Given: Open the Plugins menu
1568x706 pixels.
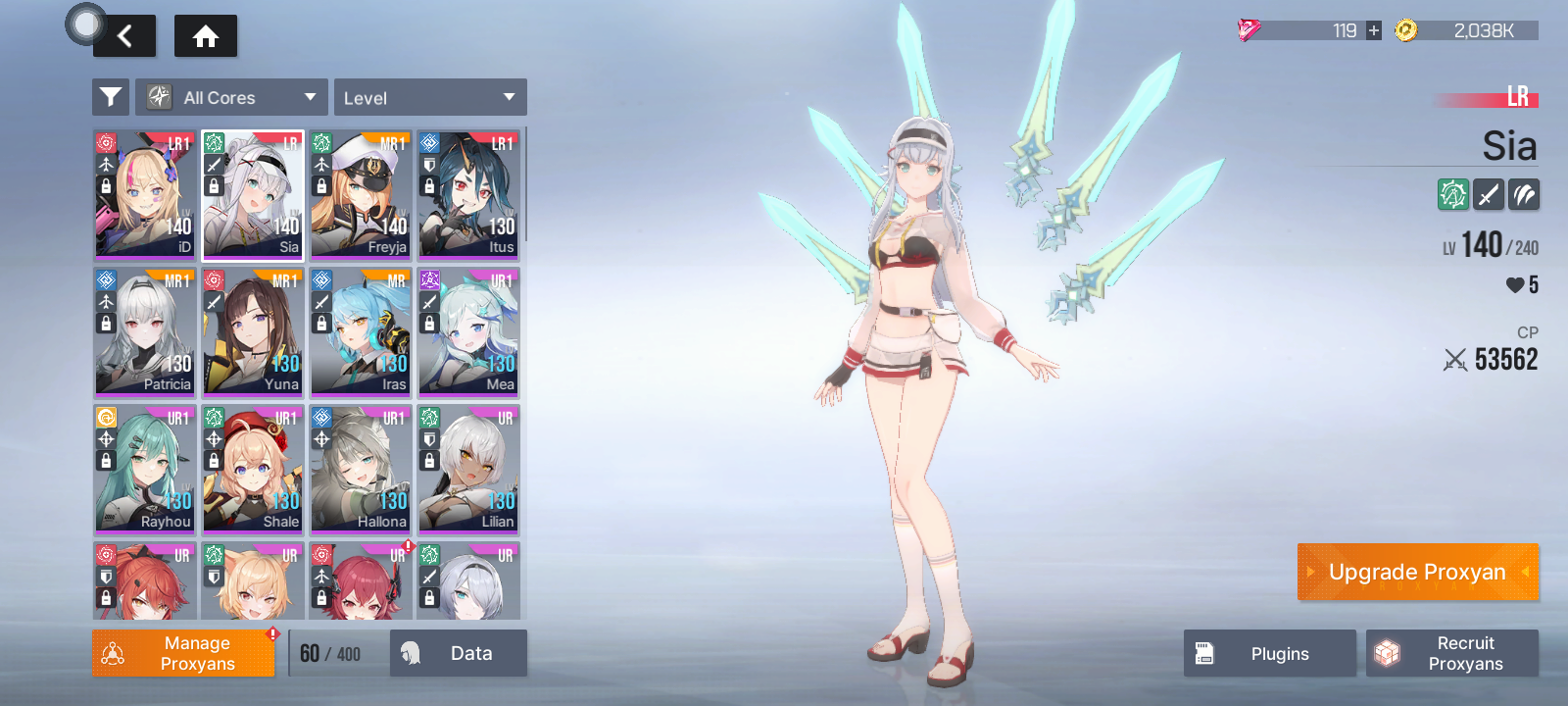Looking at the screenshot, I should tap(1269, 653).
